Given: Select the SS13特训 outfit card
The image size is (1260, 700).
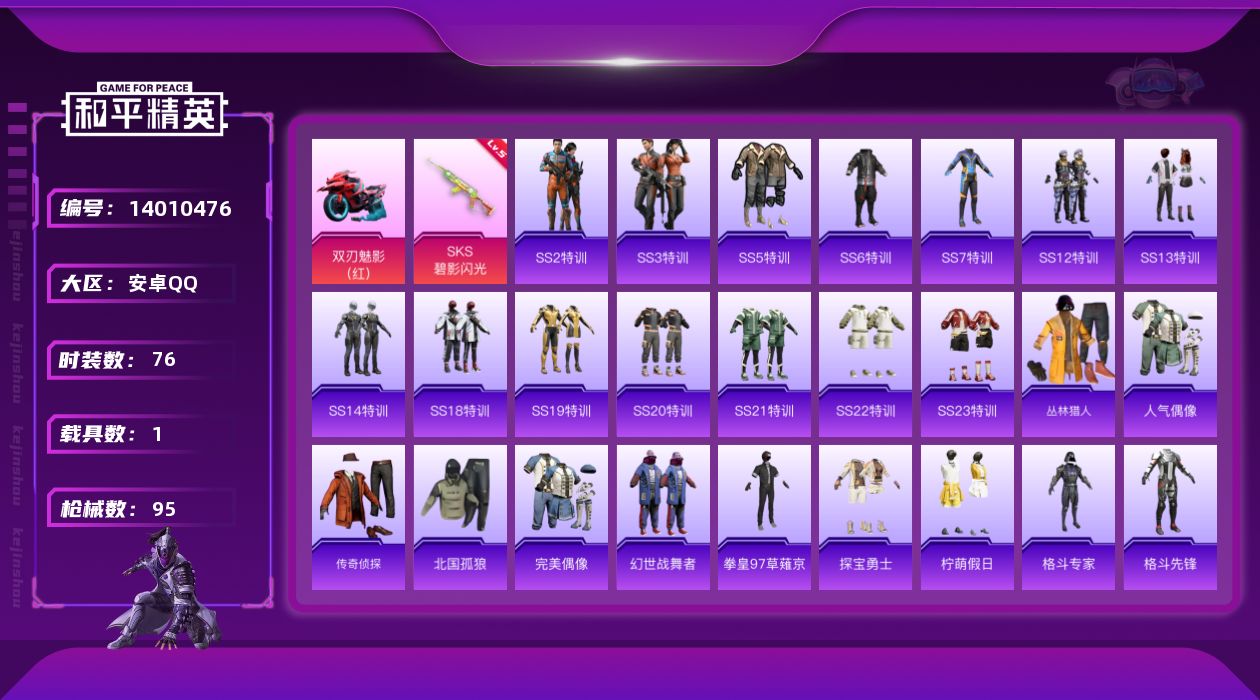Looking at the screenshot, I should point(1170,211).
